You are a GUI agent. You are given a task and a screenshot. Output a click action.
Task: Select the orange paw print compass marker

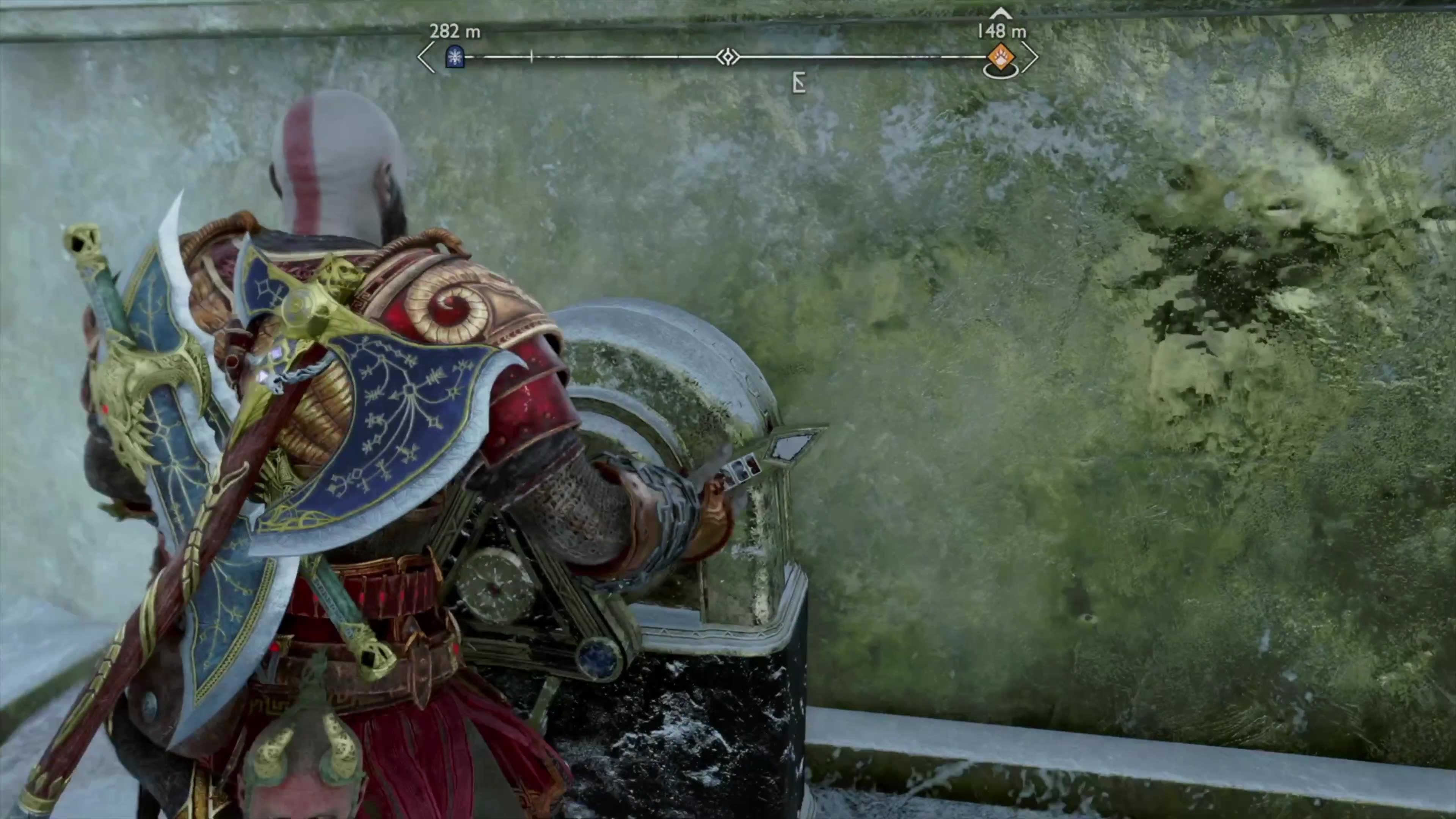(1001, 57)
